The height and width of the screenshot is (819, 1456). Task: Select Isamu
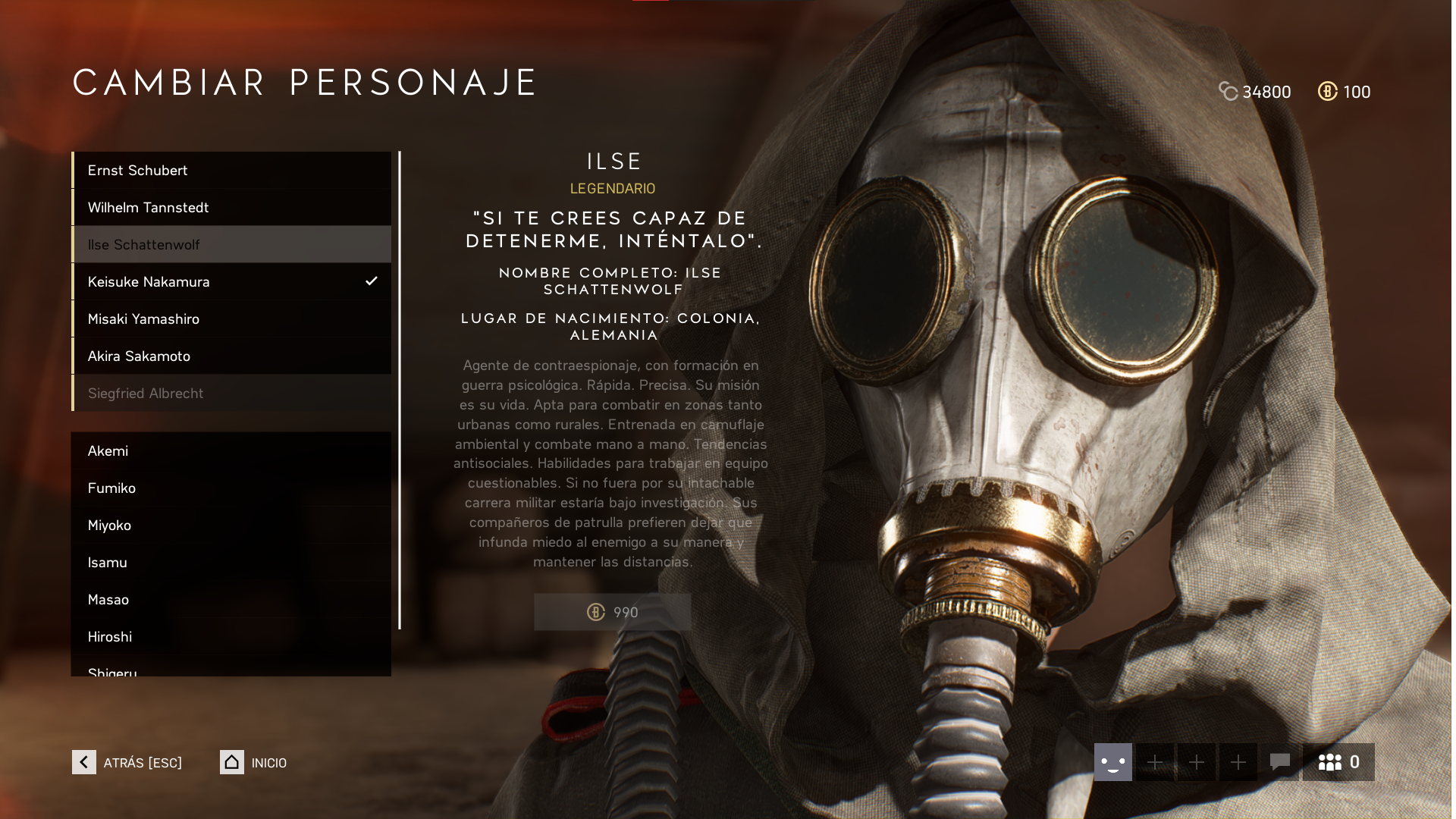coord(231,563)
